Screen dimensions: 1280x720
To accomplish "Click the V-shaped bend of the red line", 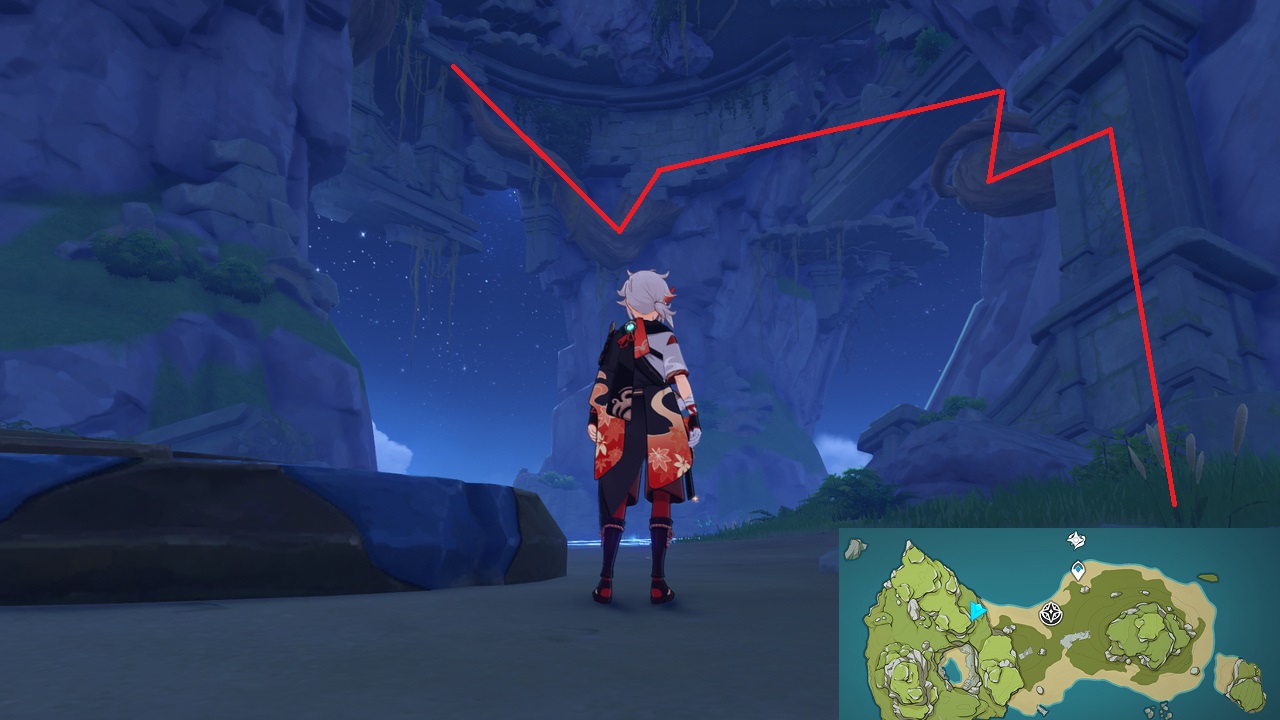I will (x=618, y=232).
